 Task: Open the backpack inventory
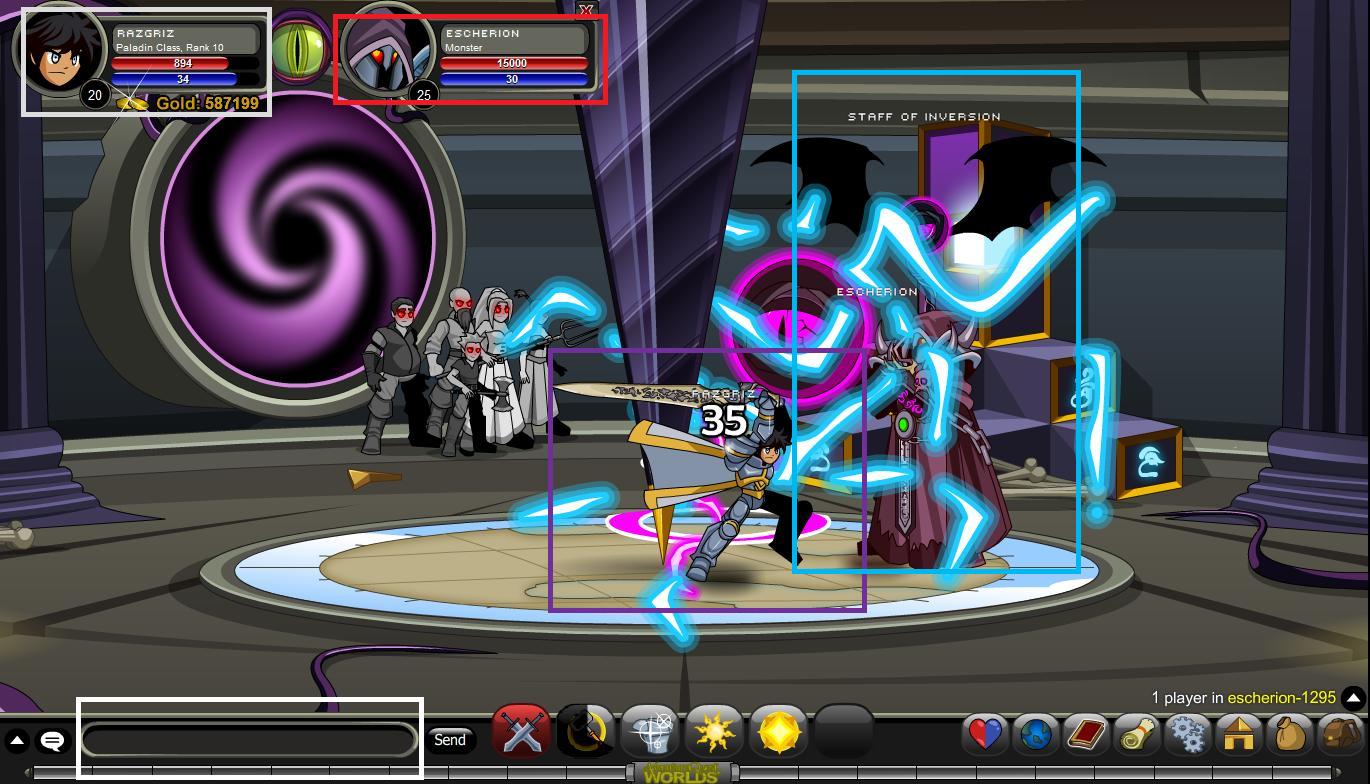click(x=1339, y=734)
